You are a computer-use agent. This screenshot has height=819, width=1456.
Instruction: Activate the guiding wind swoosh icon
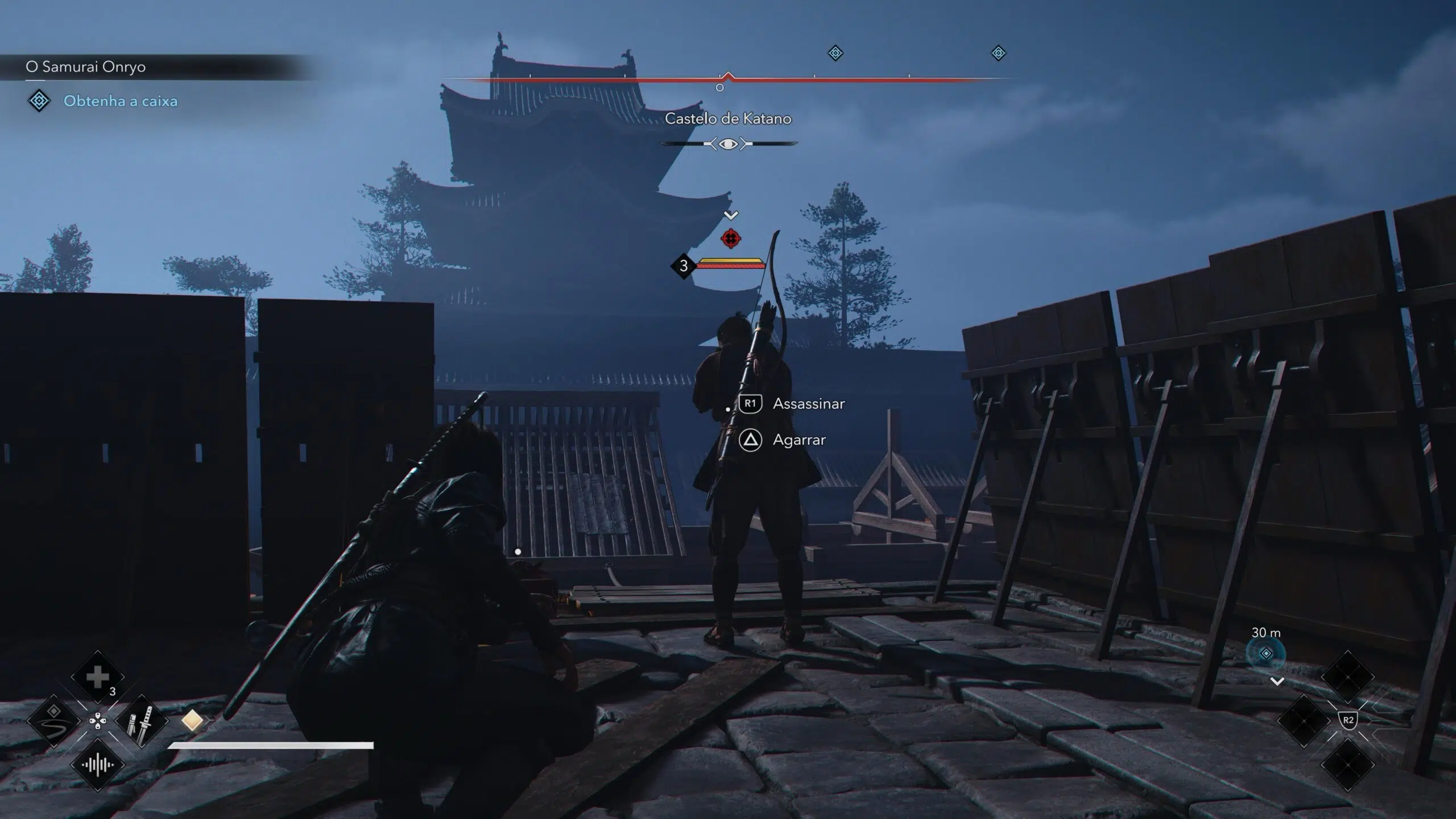tap(54, 721)
